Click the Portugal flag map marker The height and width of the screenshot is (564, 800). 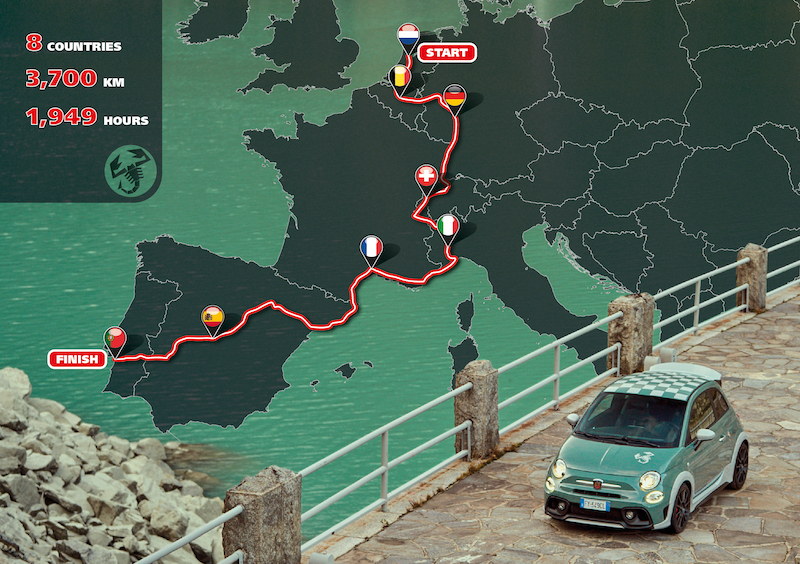click(116, 339)
